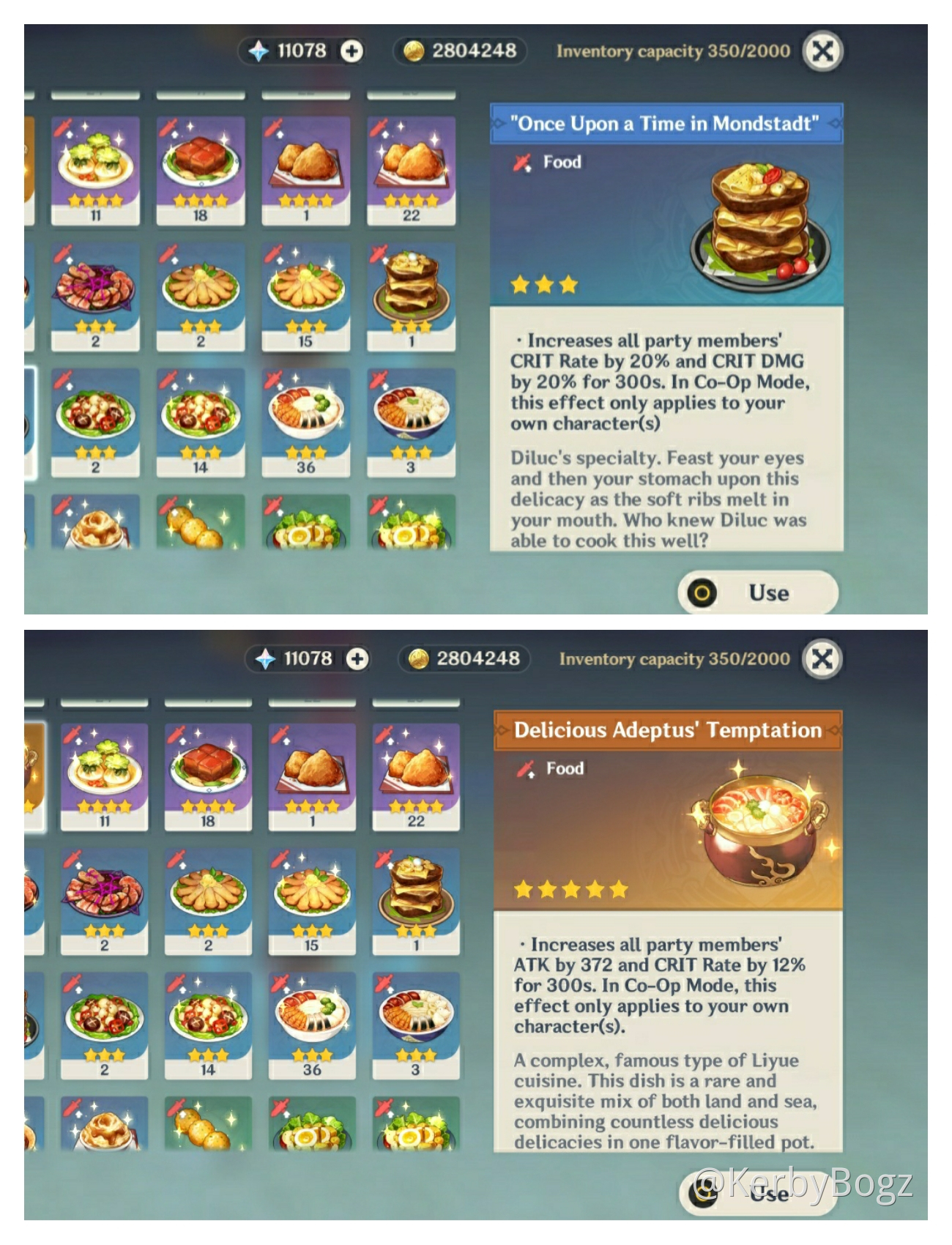This screenshot has width=952, height=1245.
Task: Click the Inventory capacity 350/2000 label
Action: 672,51
